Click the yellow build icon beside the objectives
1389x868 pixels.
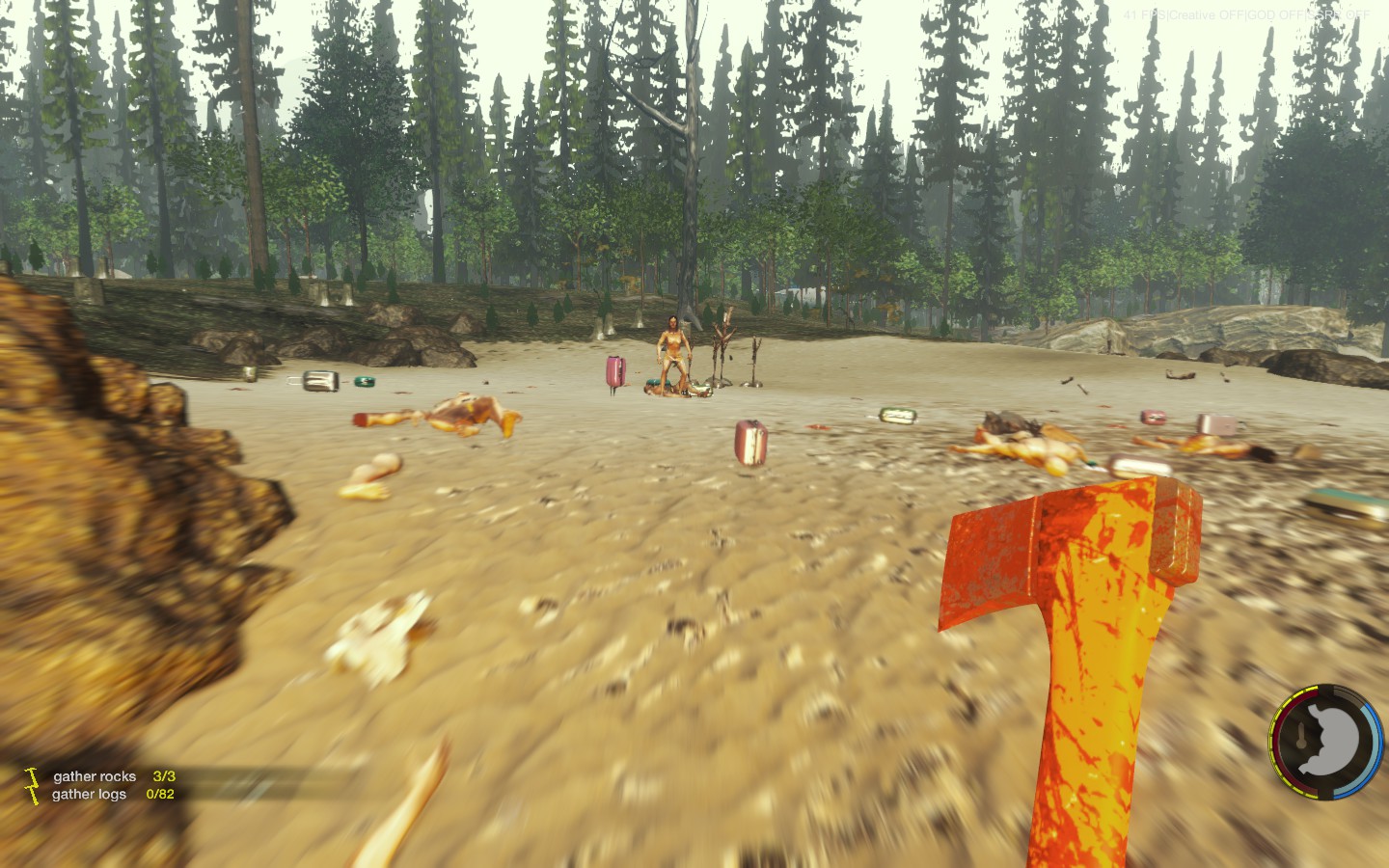click(32, 784)
